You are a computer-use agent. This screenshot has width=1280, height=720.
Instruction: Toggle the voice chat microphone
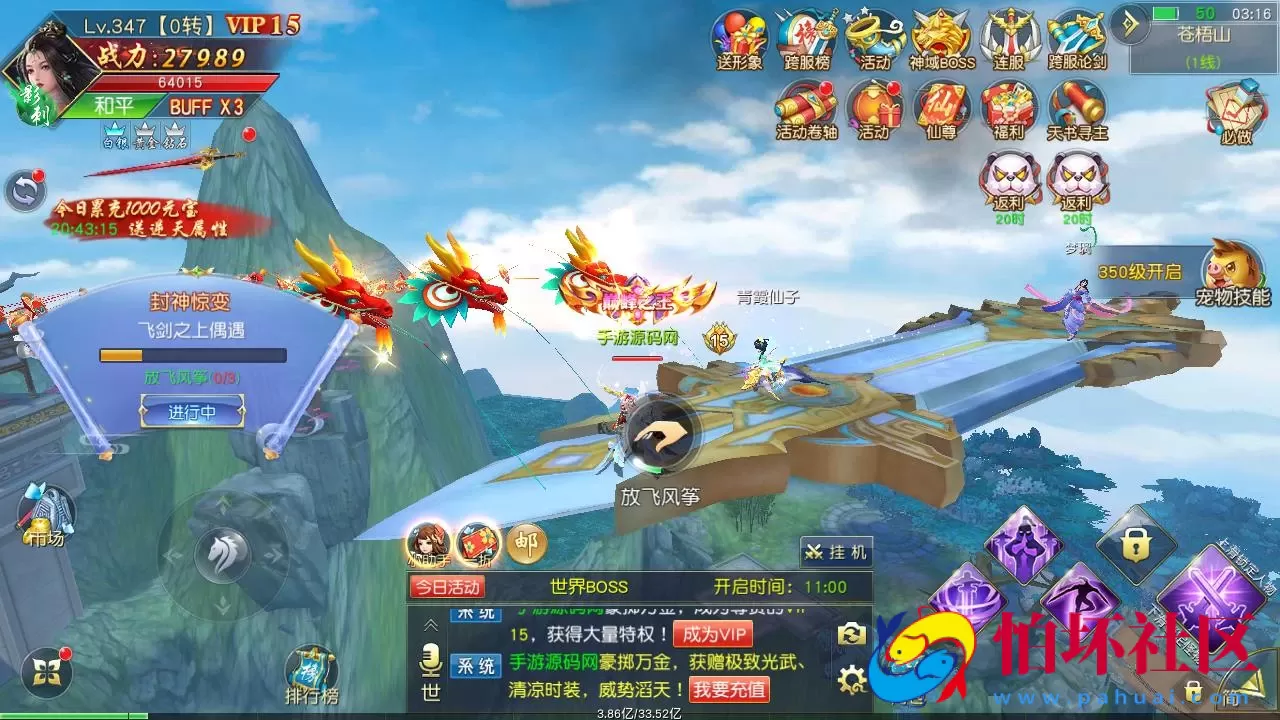click(431, 660)
